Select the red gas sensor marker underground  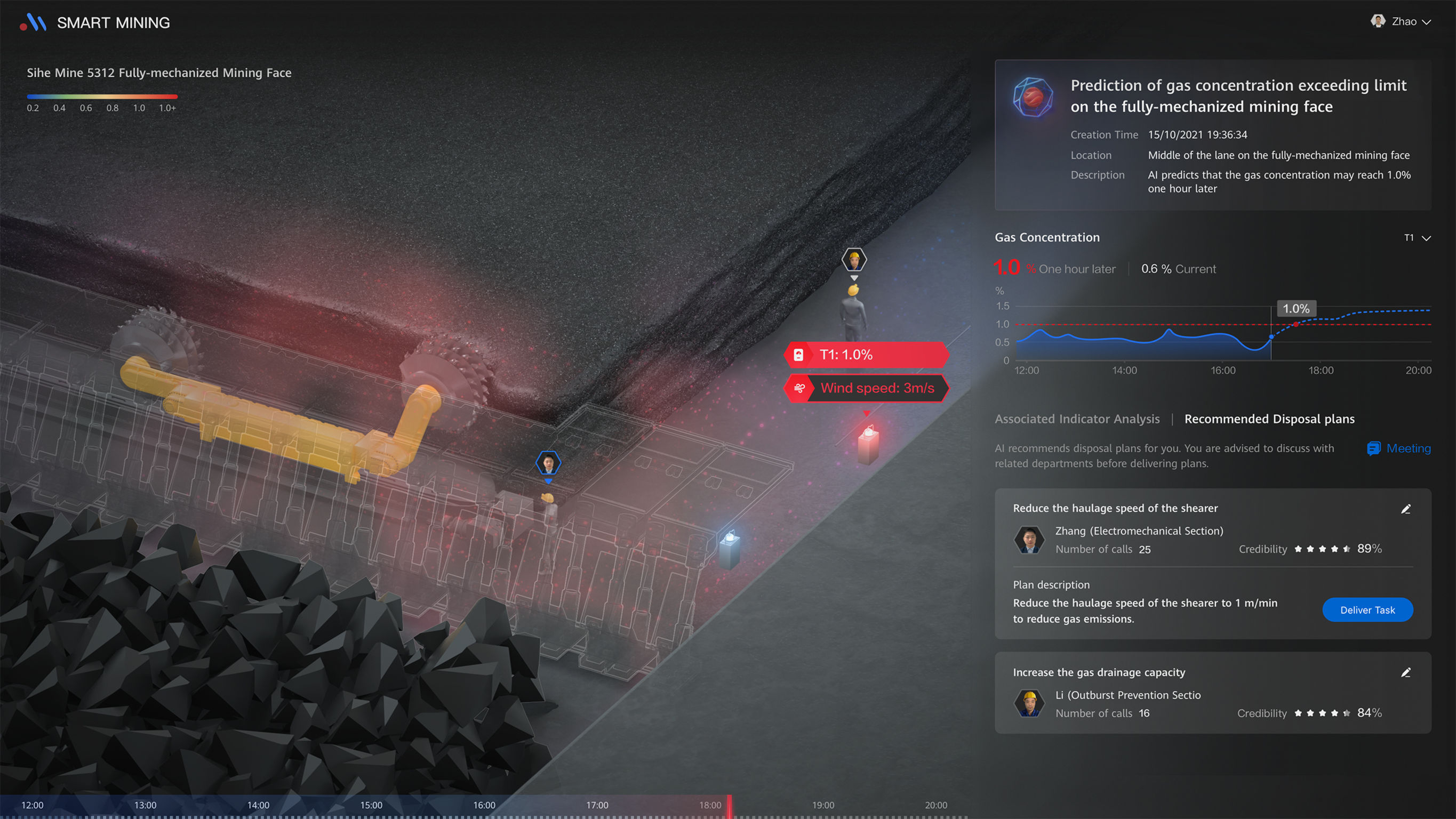(867, 449)
